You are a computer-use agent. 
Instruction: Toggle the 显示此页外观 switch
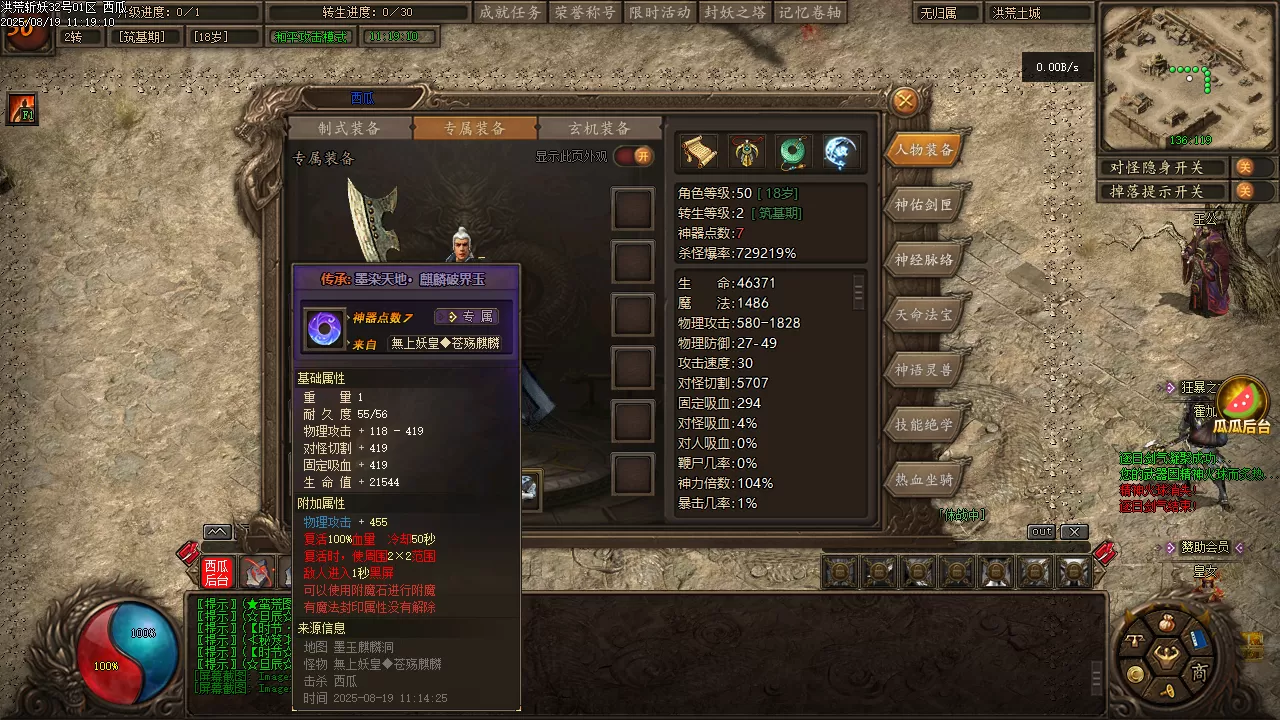(x=634, y=156)
